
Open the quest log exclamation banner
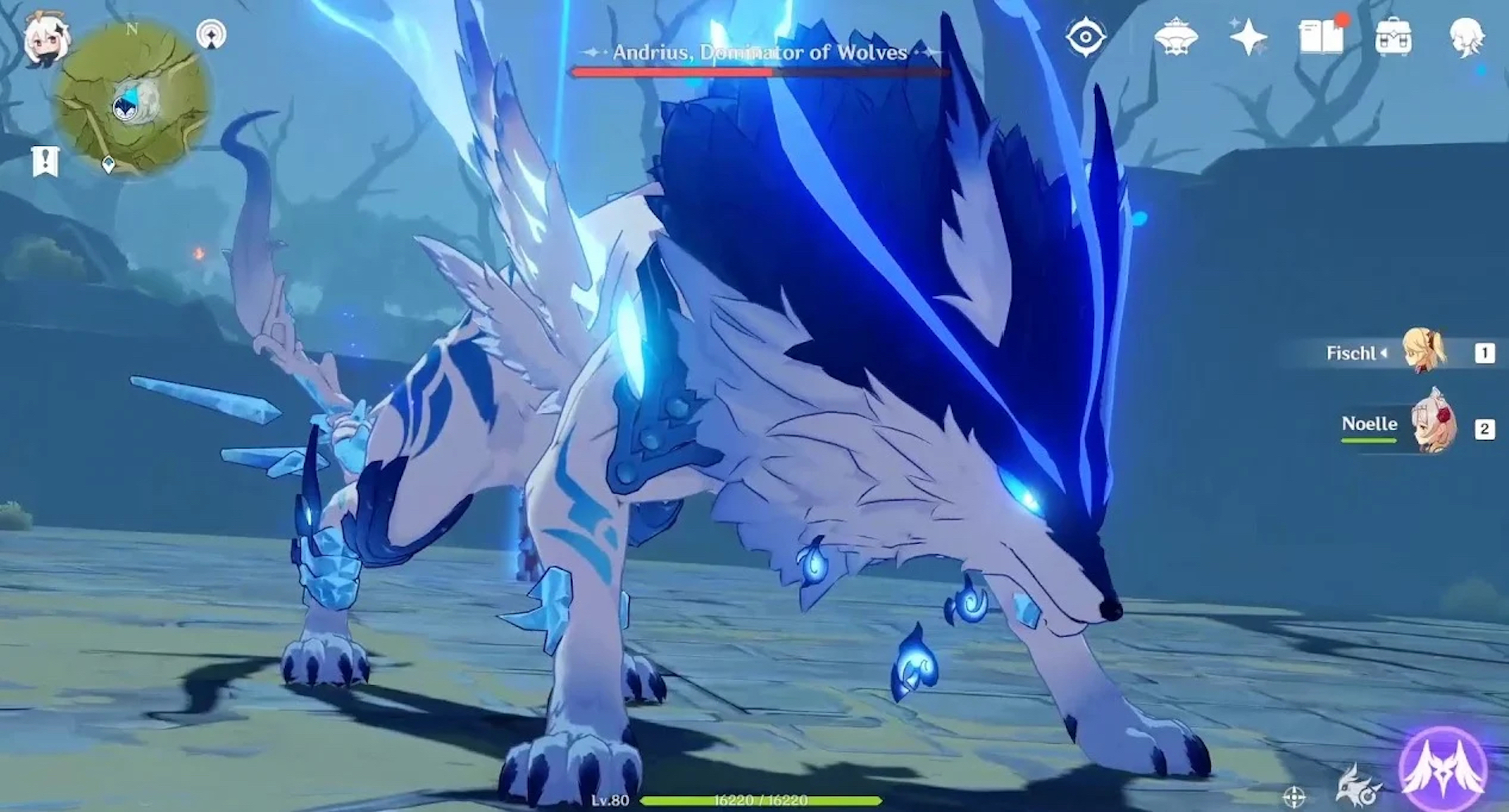click(46, 161)
